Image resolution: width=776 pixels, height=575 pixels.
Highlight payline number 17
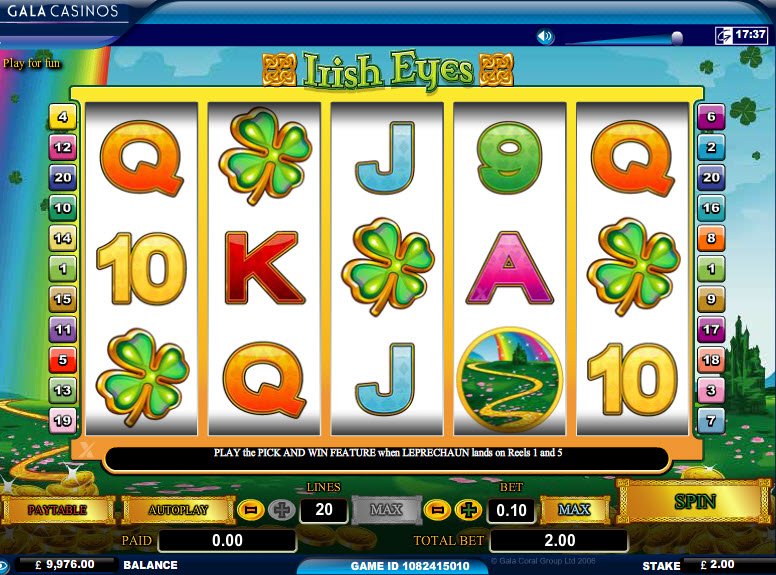tap(710, 329)
